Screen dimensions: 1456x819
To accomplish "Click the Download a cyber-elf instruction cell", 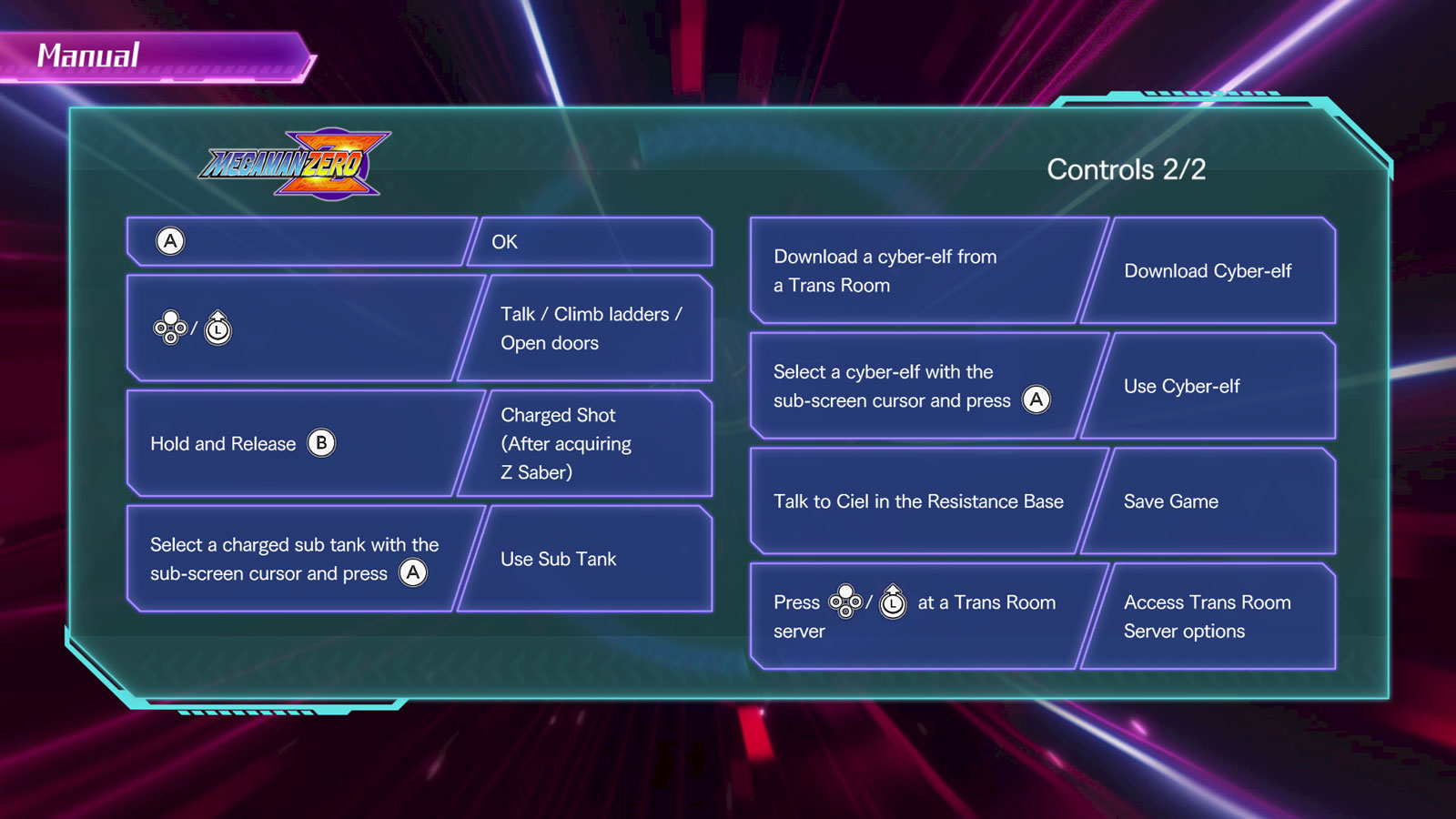I will tap(915, 270).
